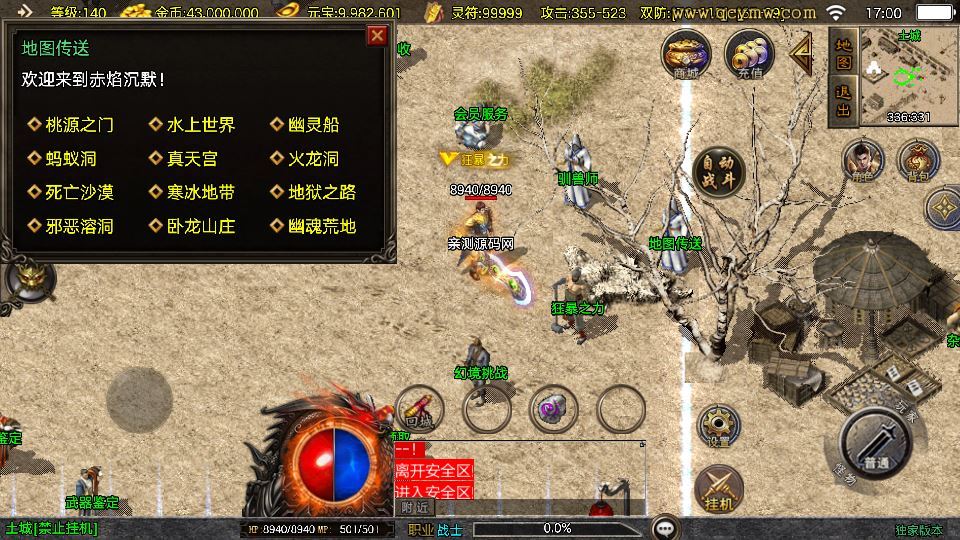Open the 背包 bag icon
The height and width of the screenshot is (540, 960).
(x=915, y=161)
